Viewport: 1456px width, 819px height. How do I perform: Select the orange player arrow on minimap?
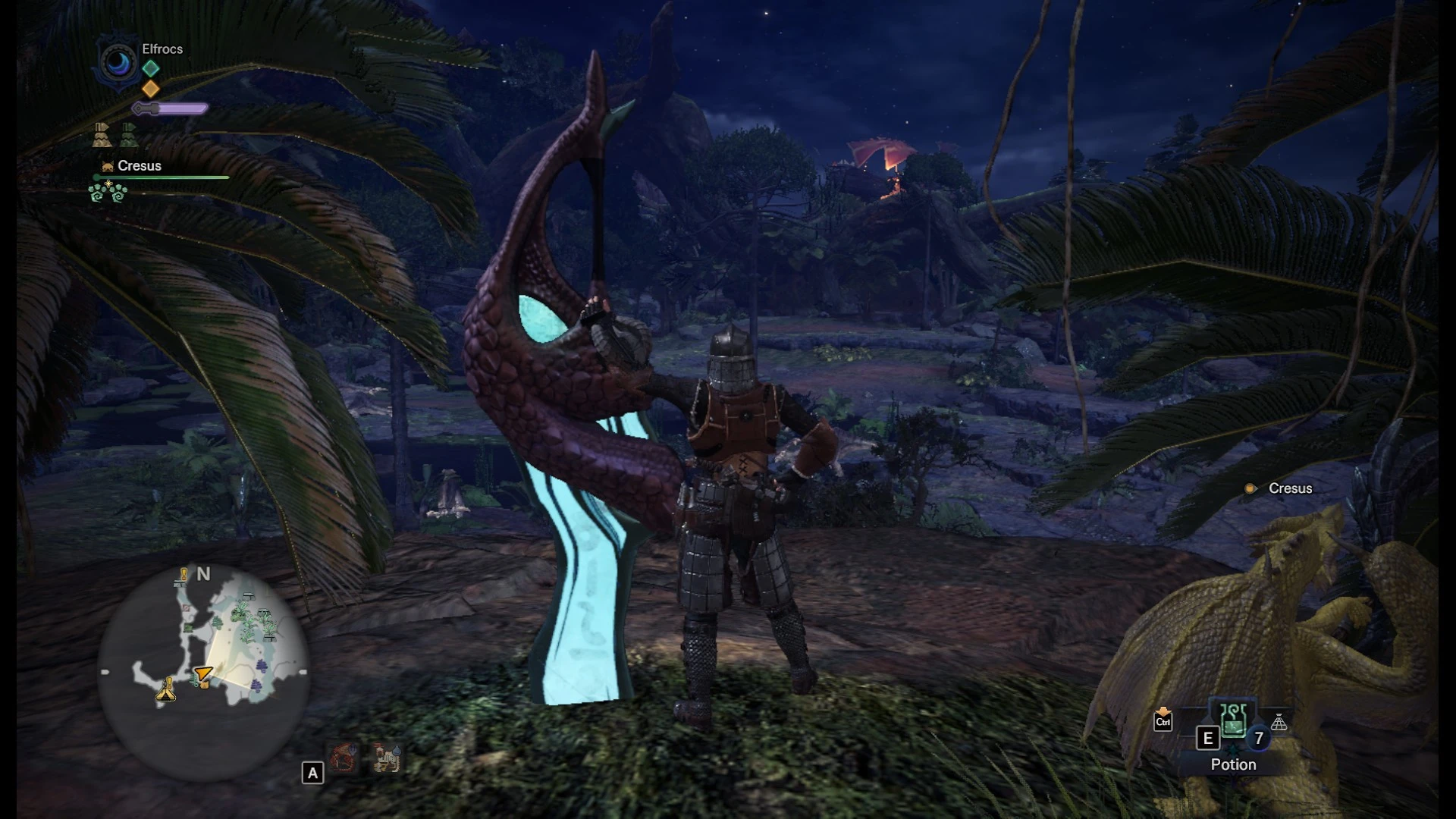pyautogui.click(x=202, y=674)
